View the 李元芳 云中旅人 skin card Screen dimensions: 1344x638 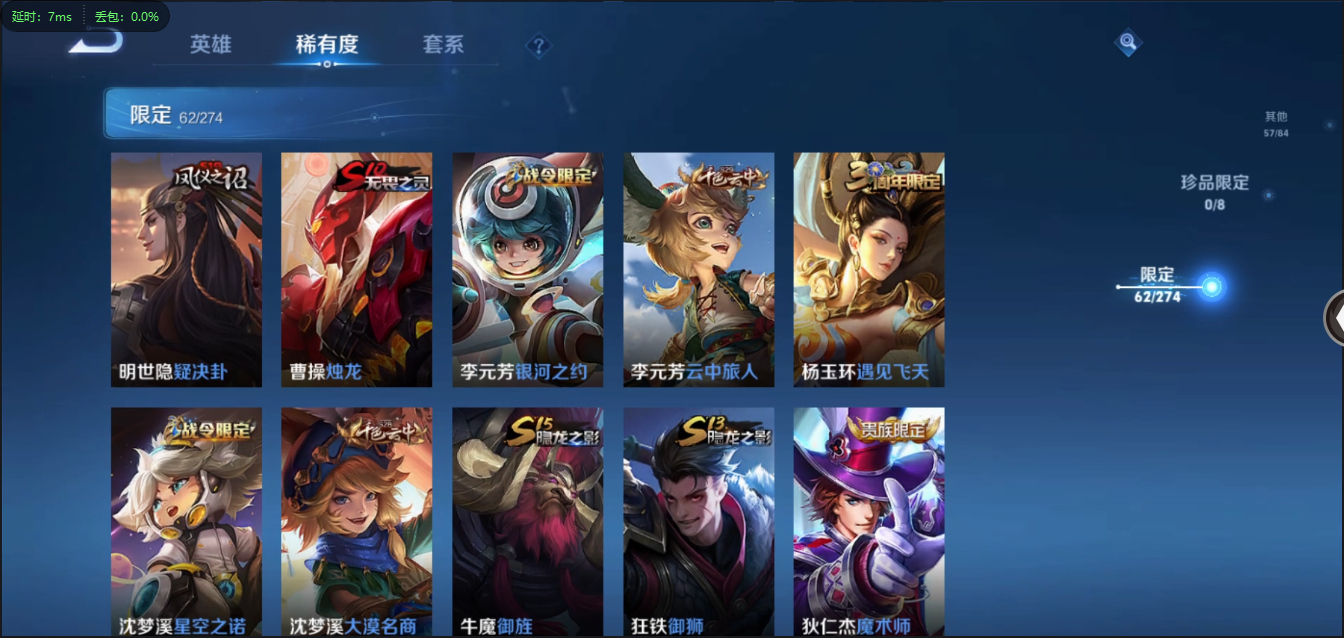point(698,270)
